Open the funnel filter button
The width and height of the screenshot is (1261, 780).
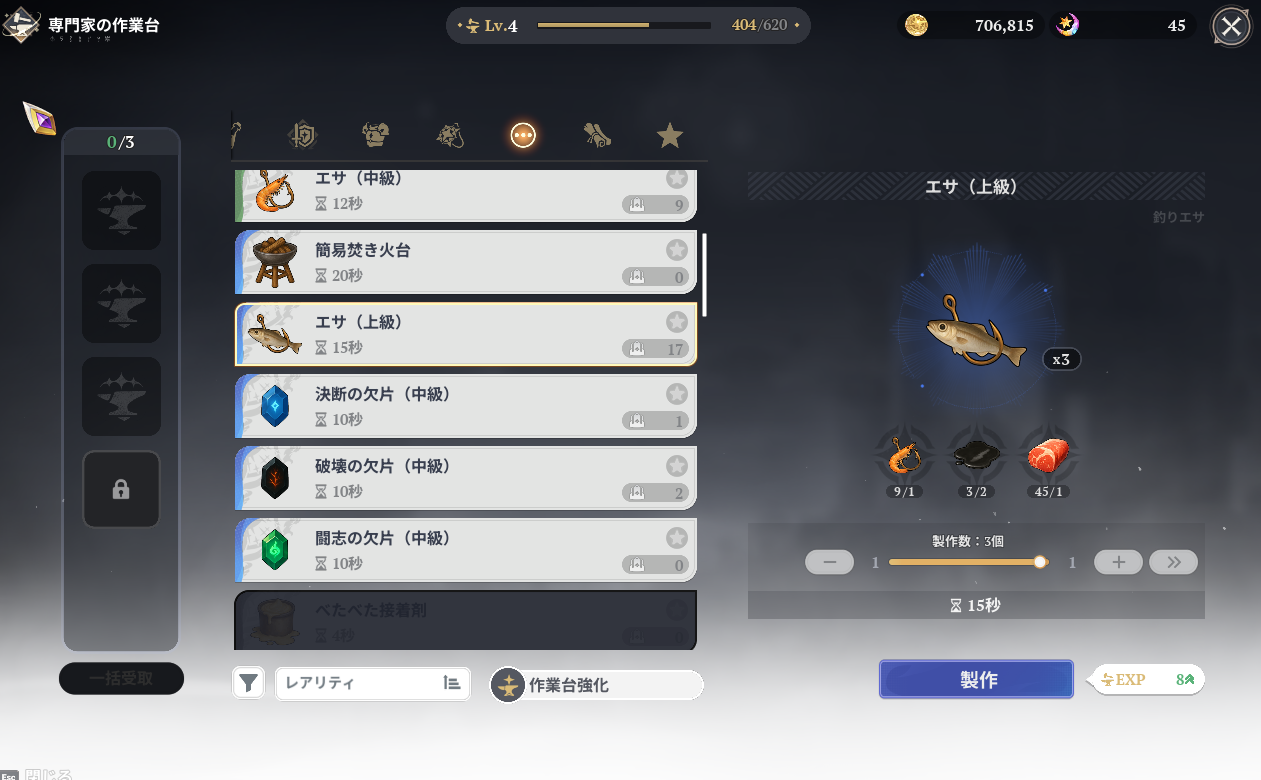(249, 684)
